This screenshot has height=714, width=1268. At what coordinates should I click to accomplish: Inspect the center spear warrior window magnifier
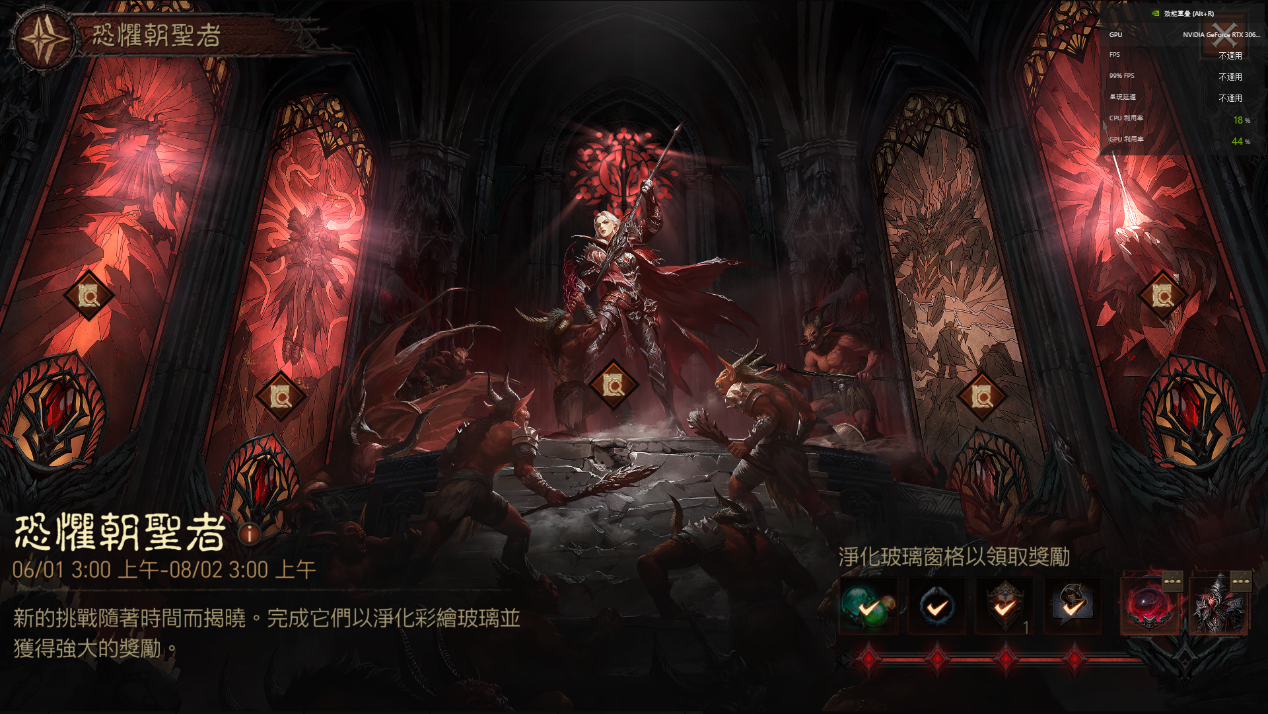click(x=614, y=384)
